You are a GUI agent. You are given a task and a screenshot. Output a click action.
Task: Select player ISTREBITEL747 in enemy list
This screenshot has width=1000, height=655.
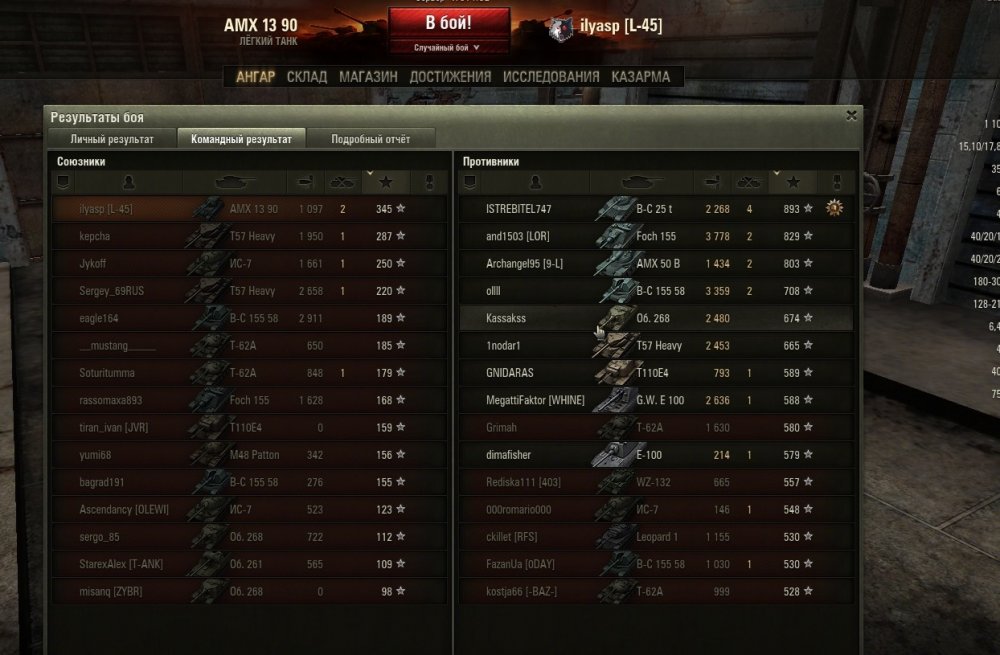point(655,209)
